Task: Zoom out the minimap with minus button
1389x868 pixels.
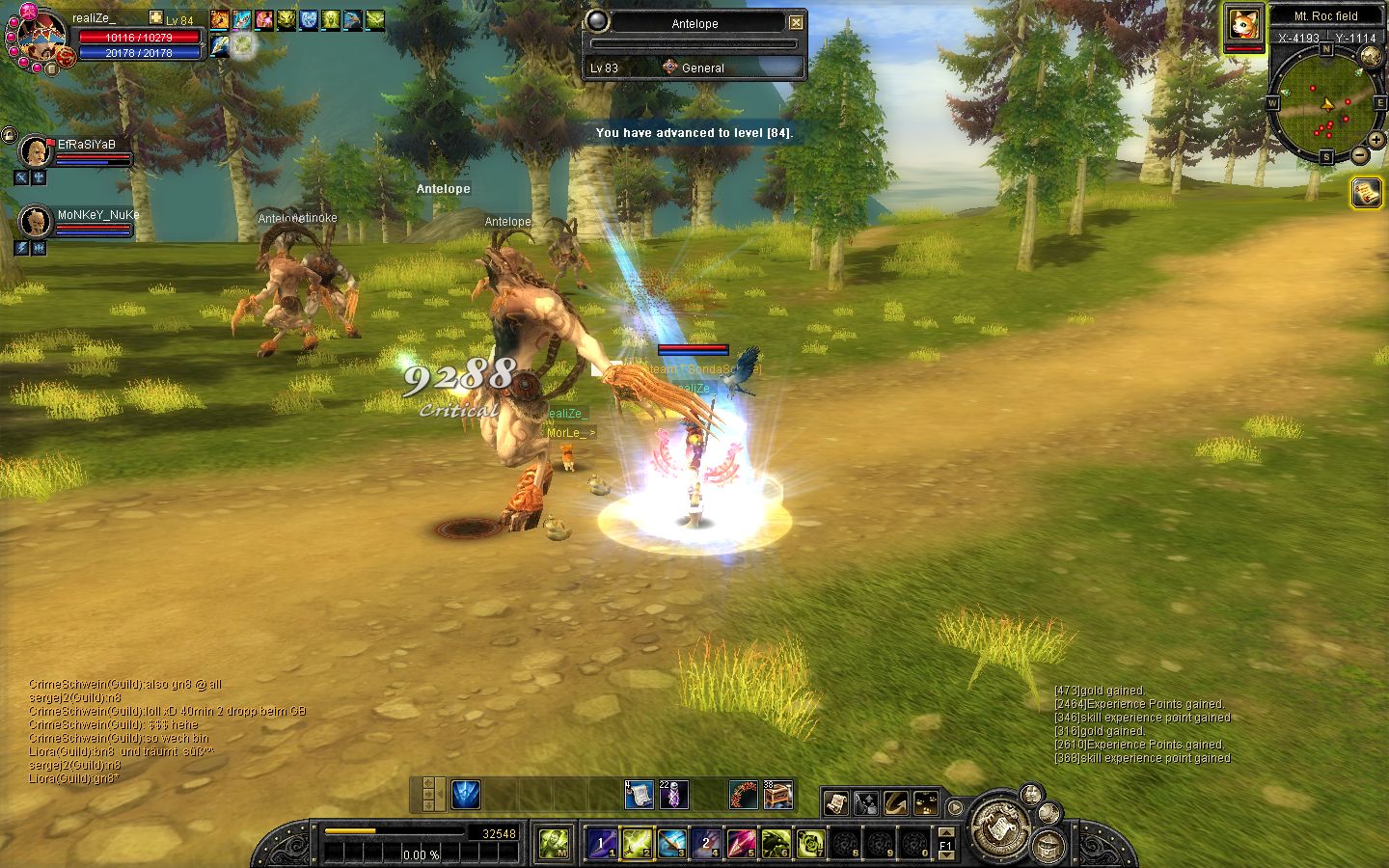Action: pos(1360,154)
